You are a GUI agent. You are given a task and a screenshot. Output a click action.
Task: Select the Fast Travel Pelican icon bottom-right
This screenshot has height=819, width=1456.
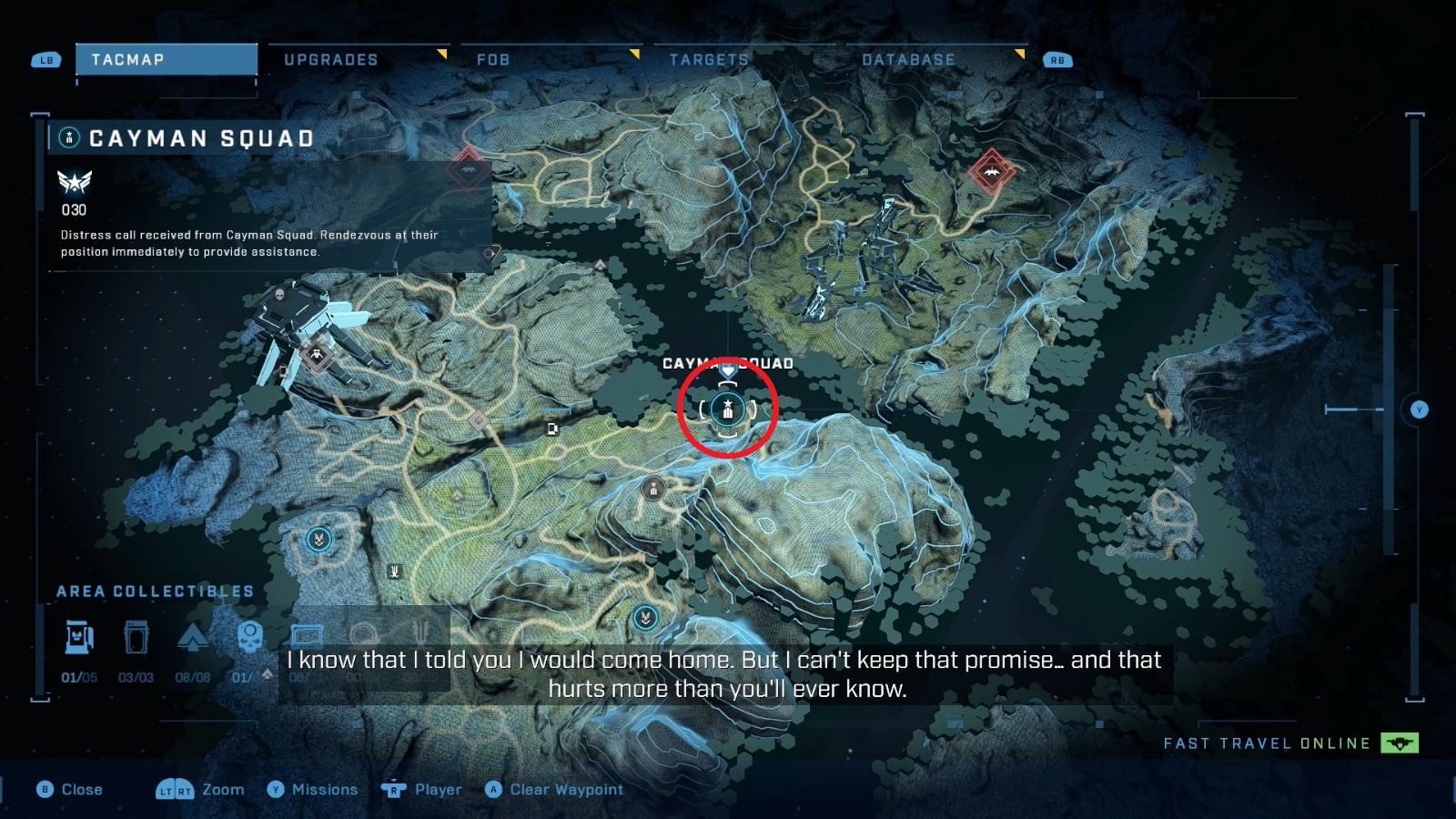[x=1398, y=743]
